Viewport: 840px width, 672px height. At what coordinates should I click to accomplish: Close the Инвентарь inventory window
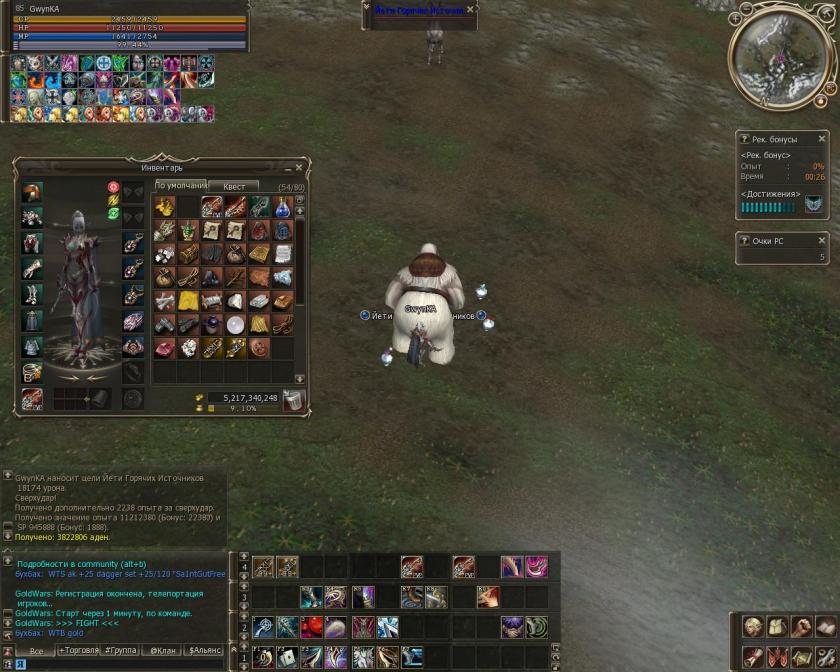coord(299,168)
